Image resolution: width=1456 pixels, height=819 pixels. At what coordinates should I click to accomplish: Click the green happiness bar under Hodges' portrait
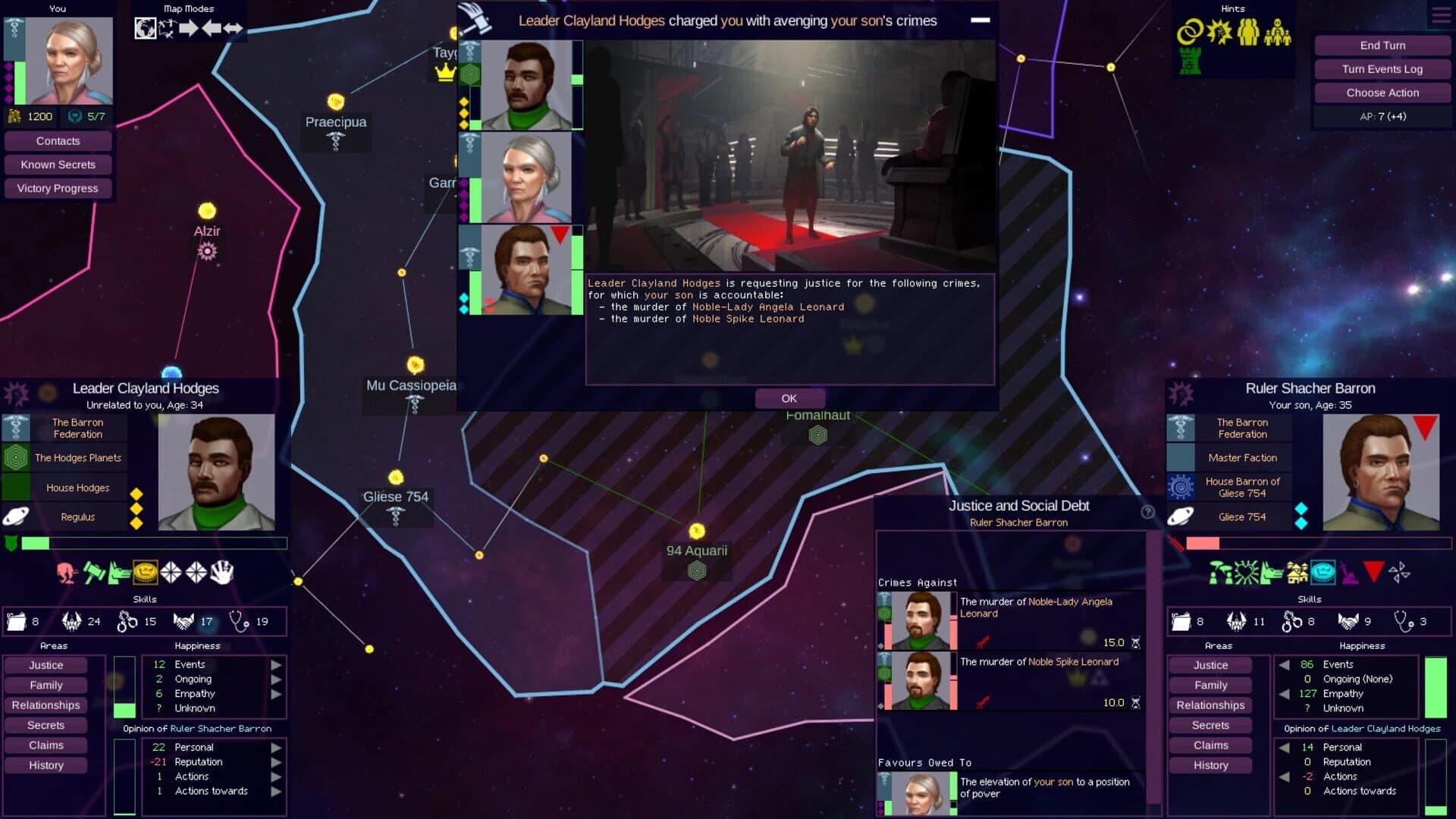coord(34,543)
